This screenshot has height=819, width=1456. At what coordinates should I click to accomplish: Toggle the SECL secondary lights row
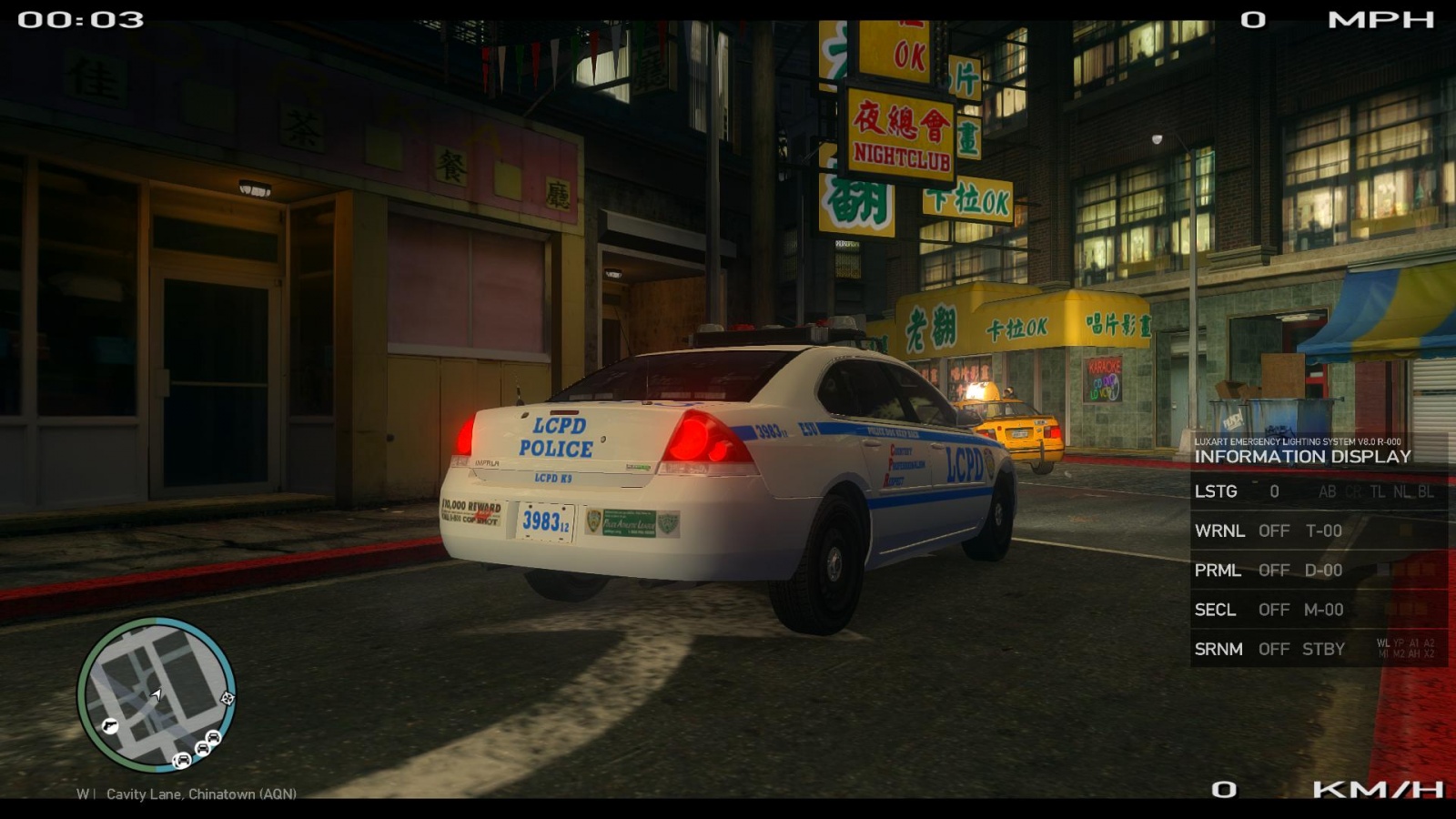[x=1318, y=610]
